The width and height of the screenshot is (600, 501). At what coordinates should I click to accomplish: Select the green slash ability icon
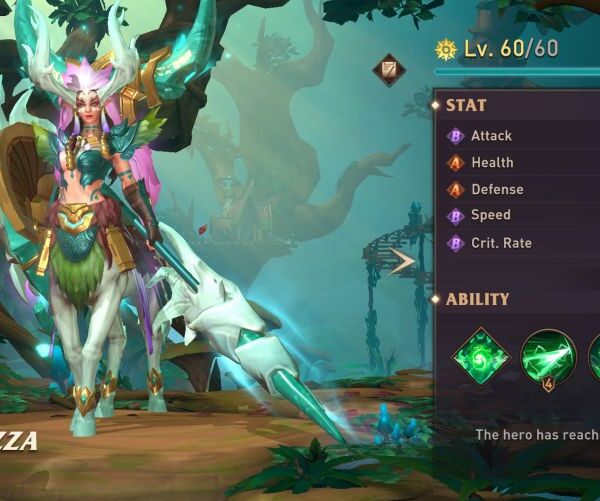pos(548,356)
